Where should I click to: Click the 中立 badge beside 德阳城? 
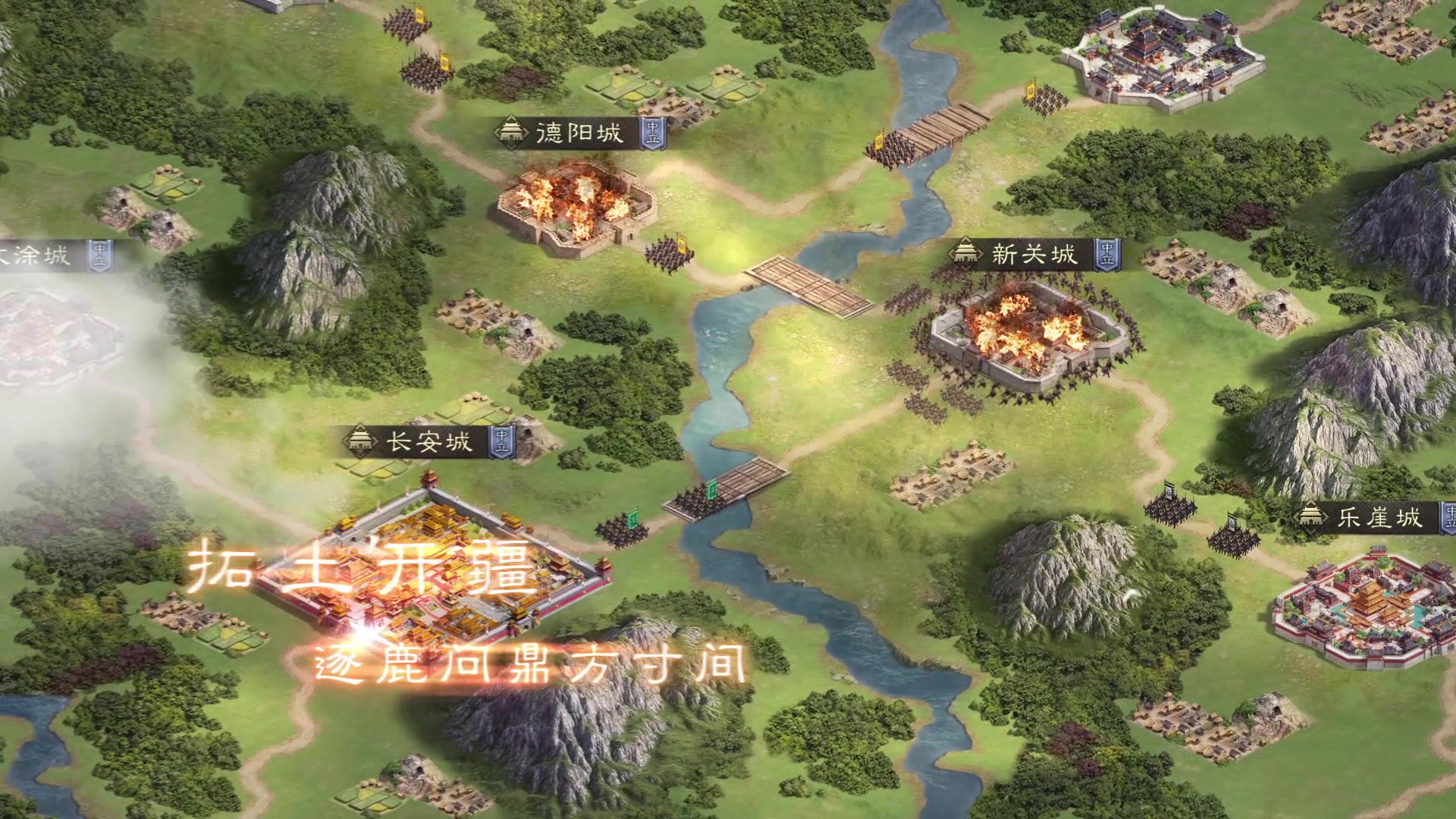(652, 134)
